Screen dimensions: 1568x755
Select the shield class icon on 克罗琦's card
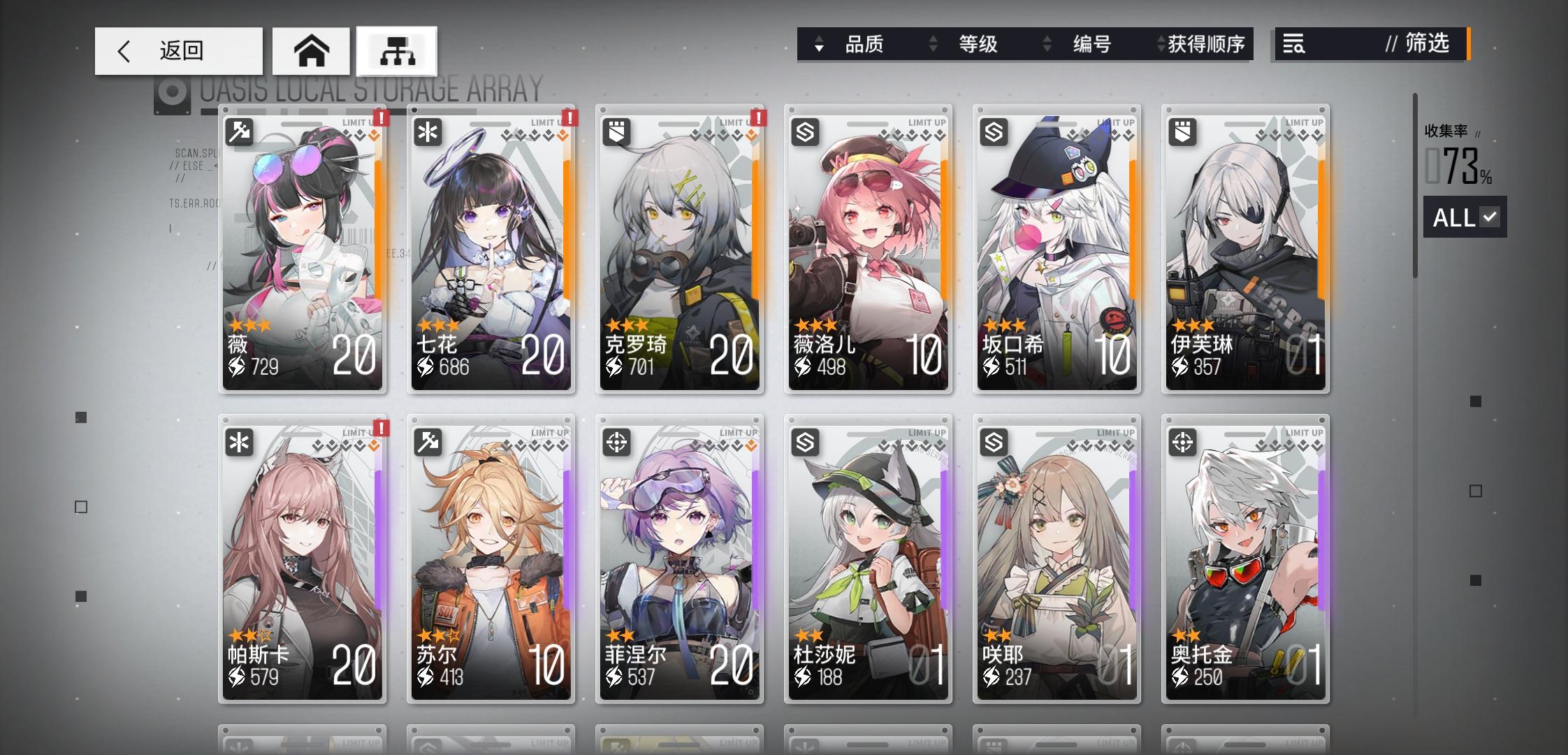[617, 131]
